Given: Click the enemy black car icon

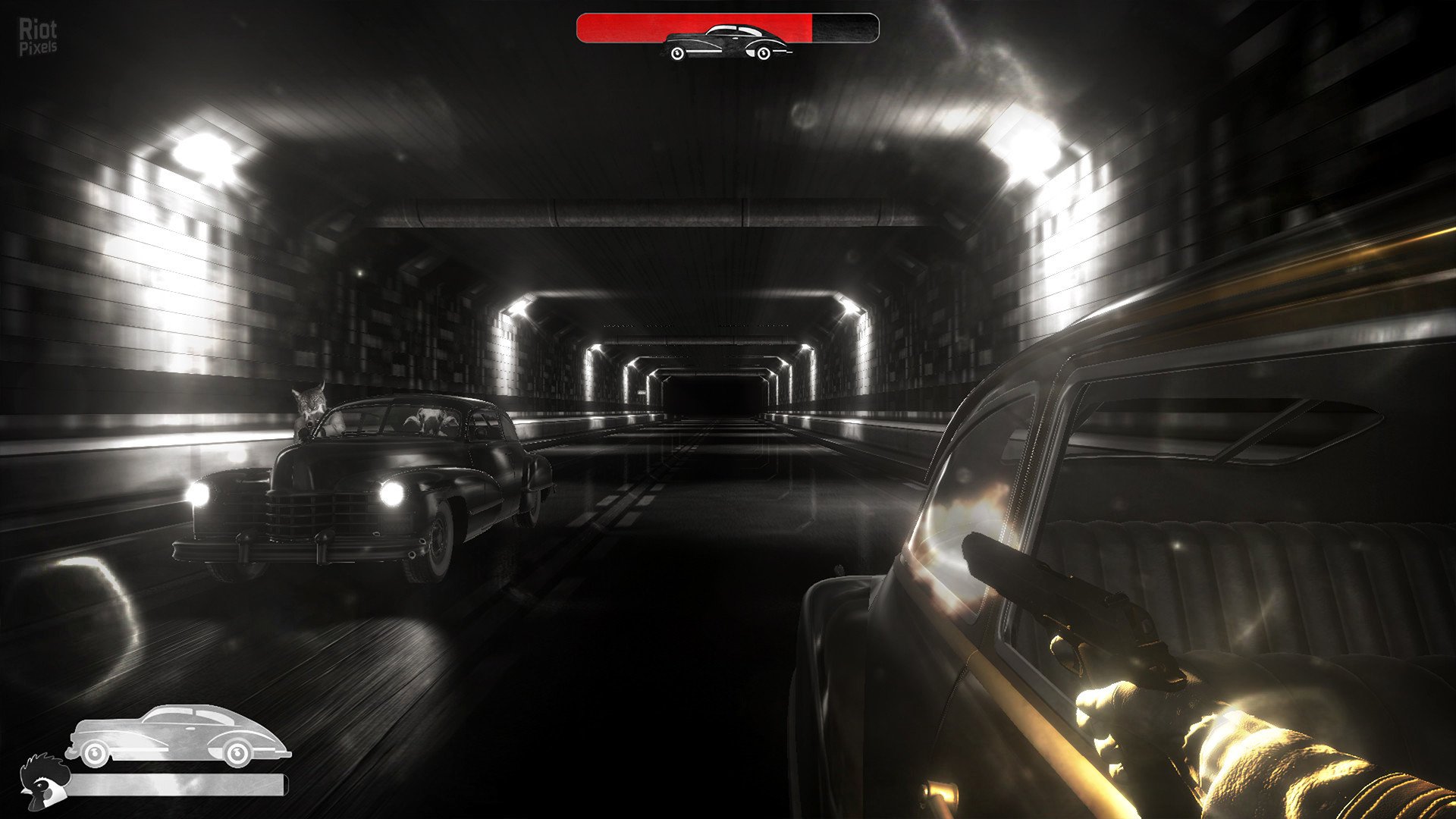Looking at the screenshot, I should [x=727, y=42].
